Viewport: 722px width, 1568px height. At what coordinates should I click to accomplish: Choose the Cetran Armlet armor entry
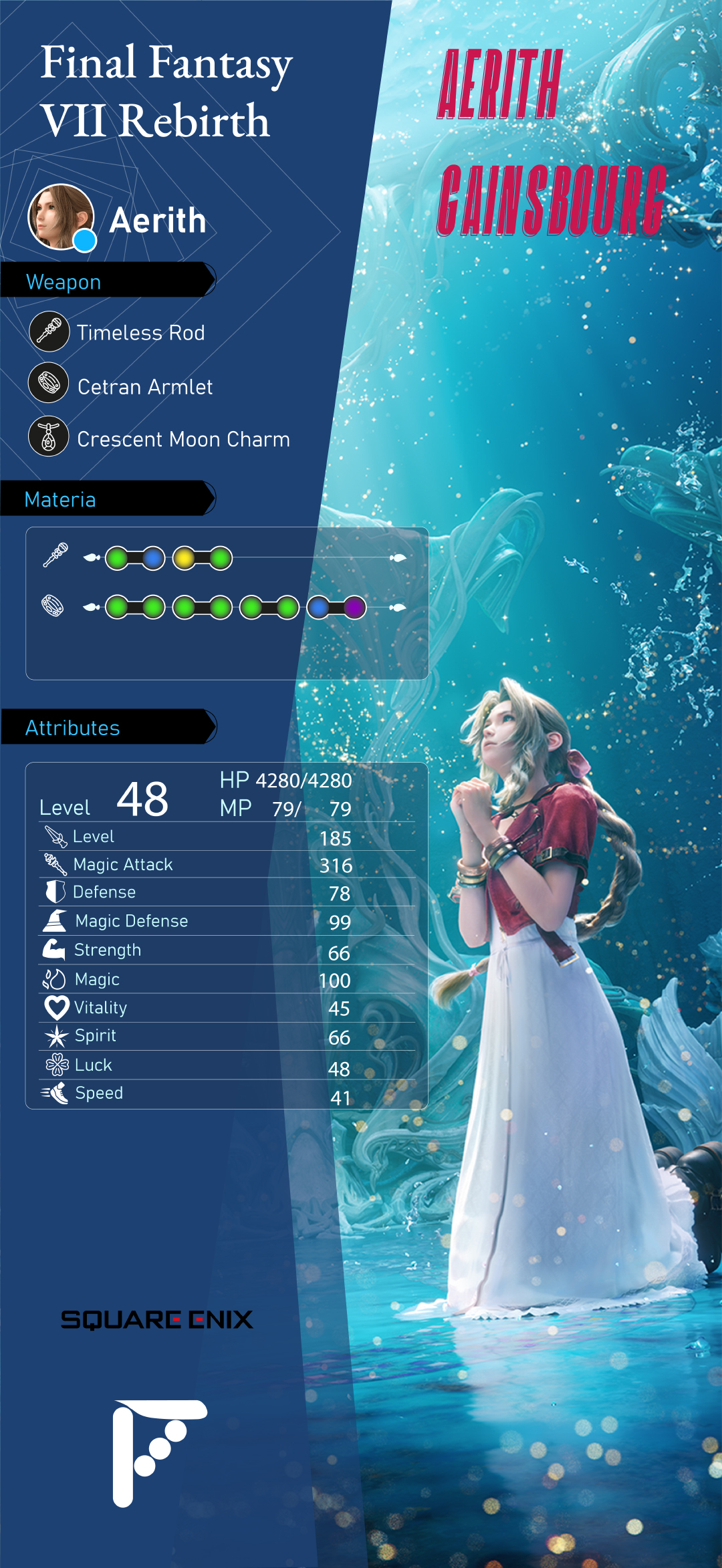click(144, 386)
